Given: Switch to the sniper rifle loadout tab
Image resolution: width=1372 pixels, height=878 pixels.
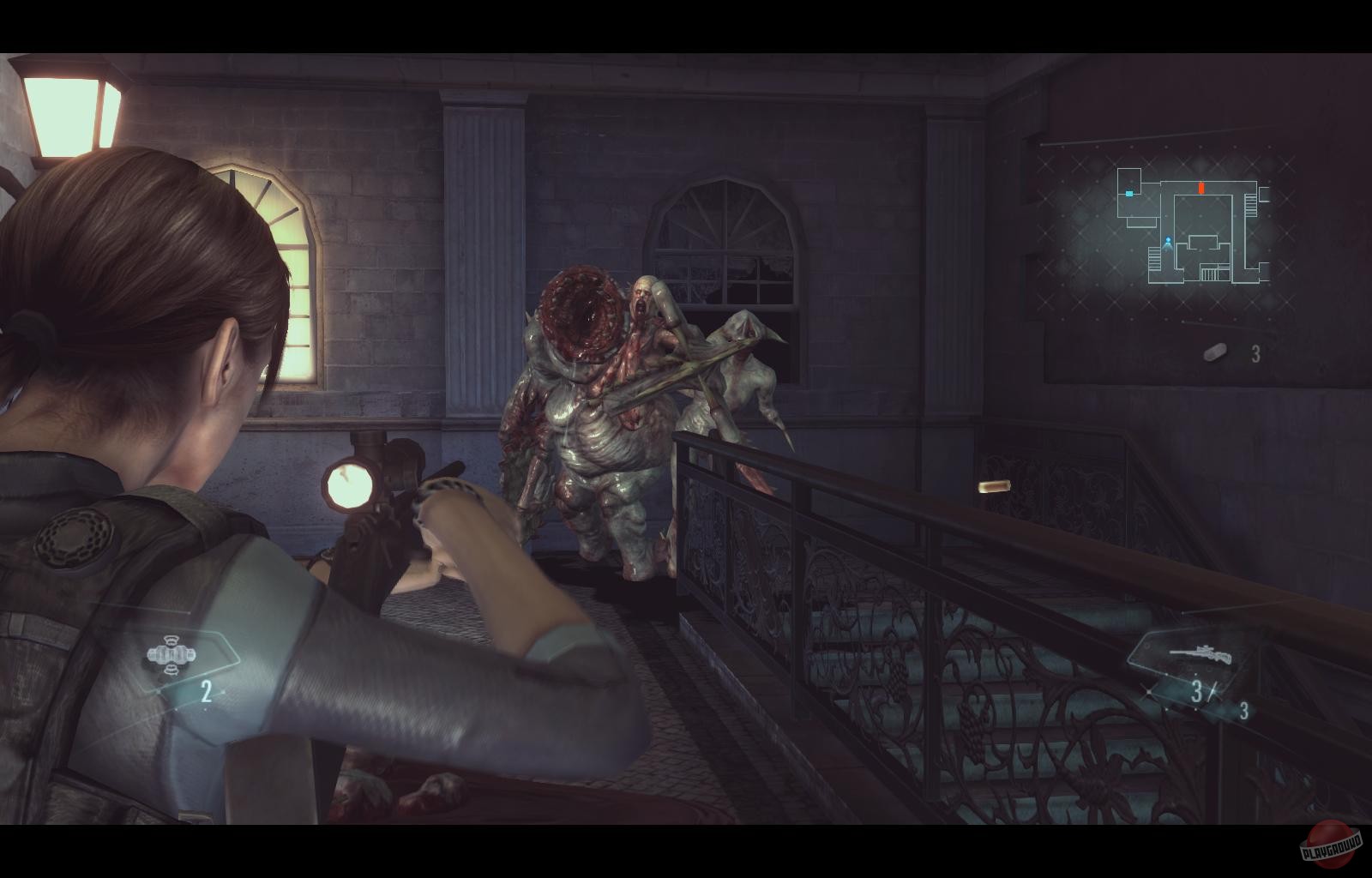Looking at the screenshot, I should [x=1200, y=656].
